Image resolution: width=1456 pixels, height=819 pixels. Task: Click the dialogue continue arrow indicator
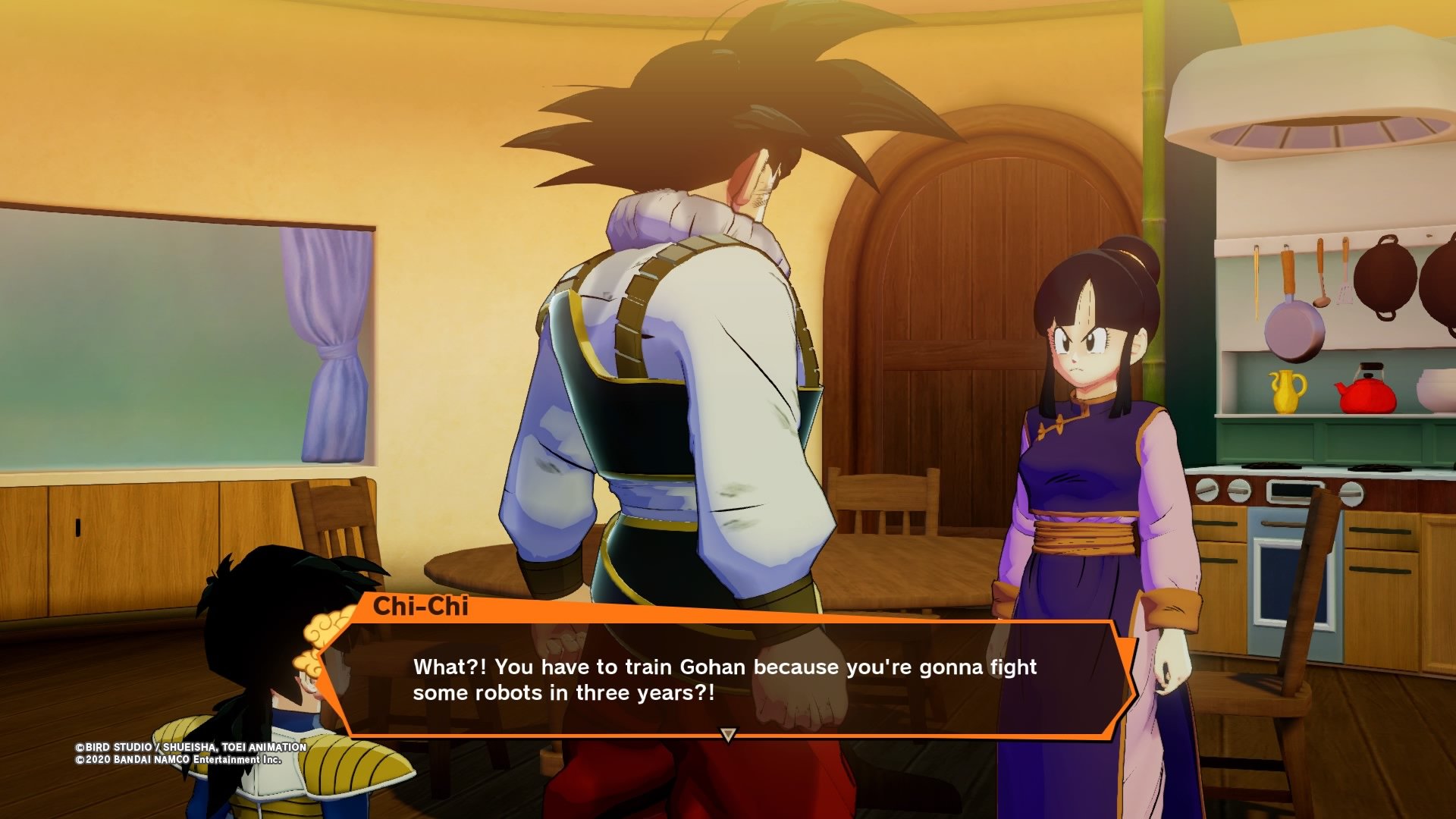(x=728, y=734)
